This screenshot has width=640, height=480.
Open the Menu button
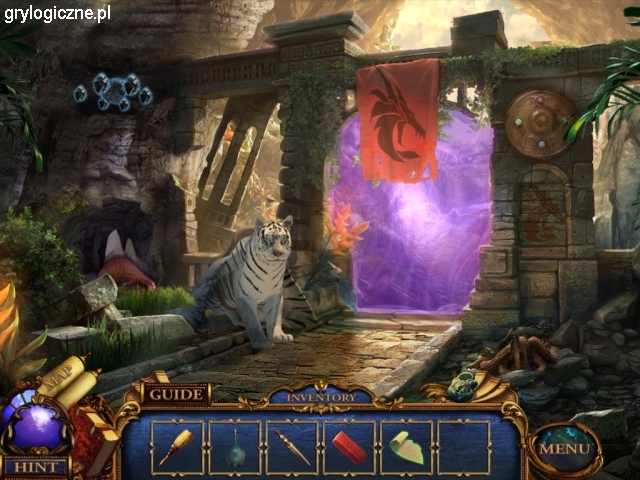pyautogui.click(x=565, y=449)
